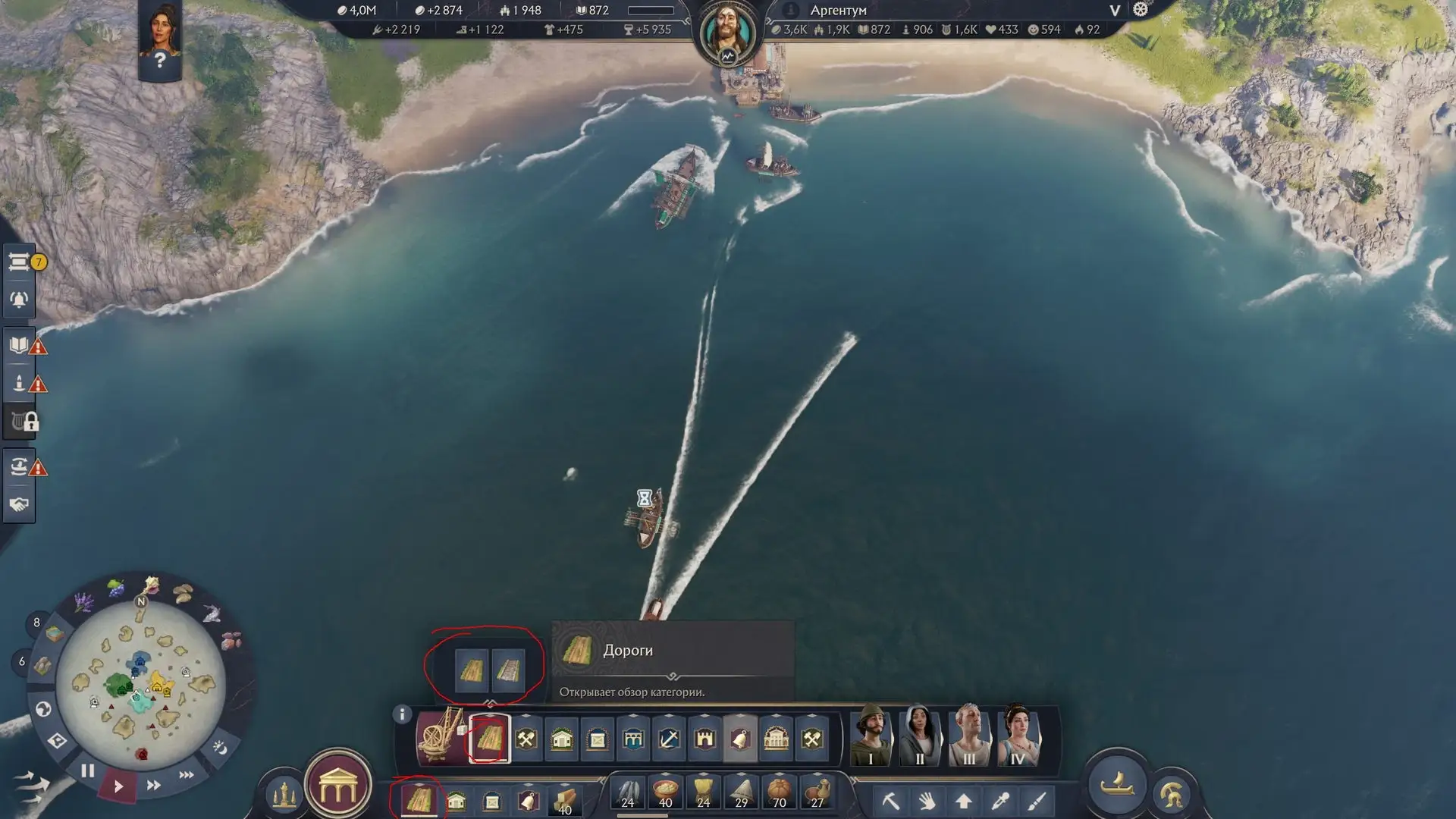Activate the pickaxe demolish tool
This screenshot has height=819, width=1456.
coord(890,801)
